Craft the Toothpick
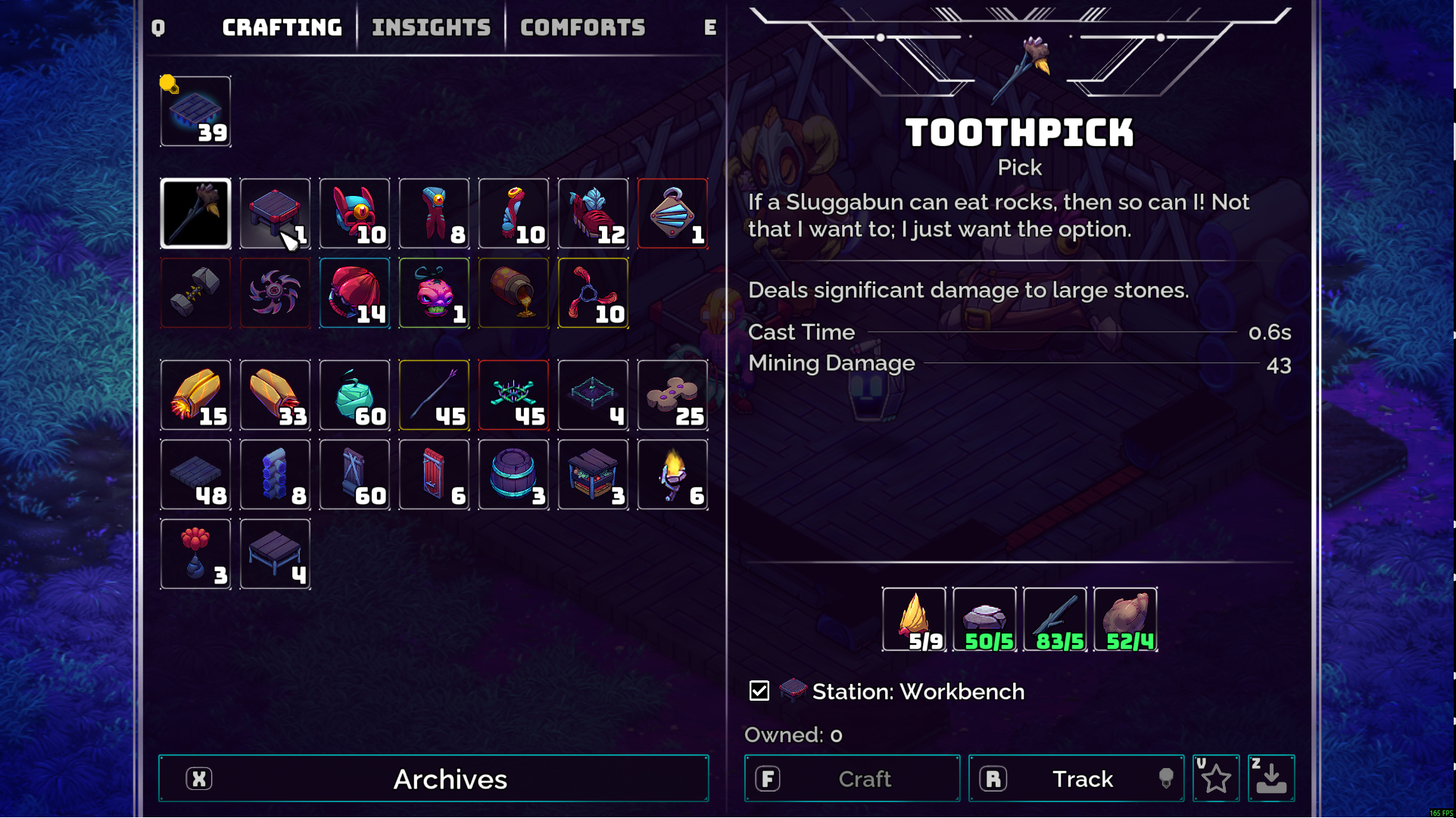The height and width of the screenshot is (818, 1456). (852, 779)
